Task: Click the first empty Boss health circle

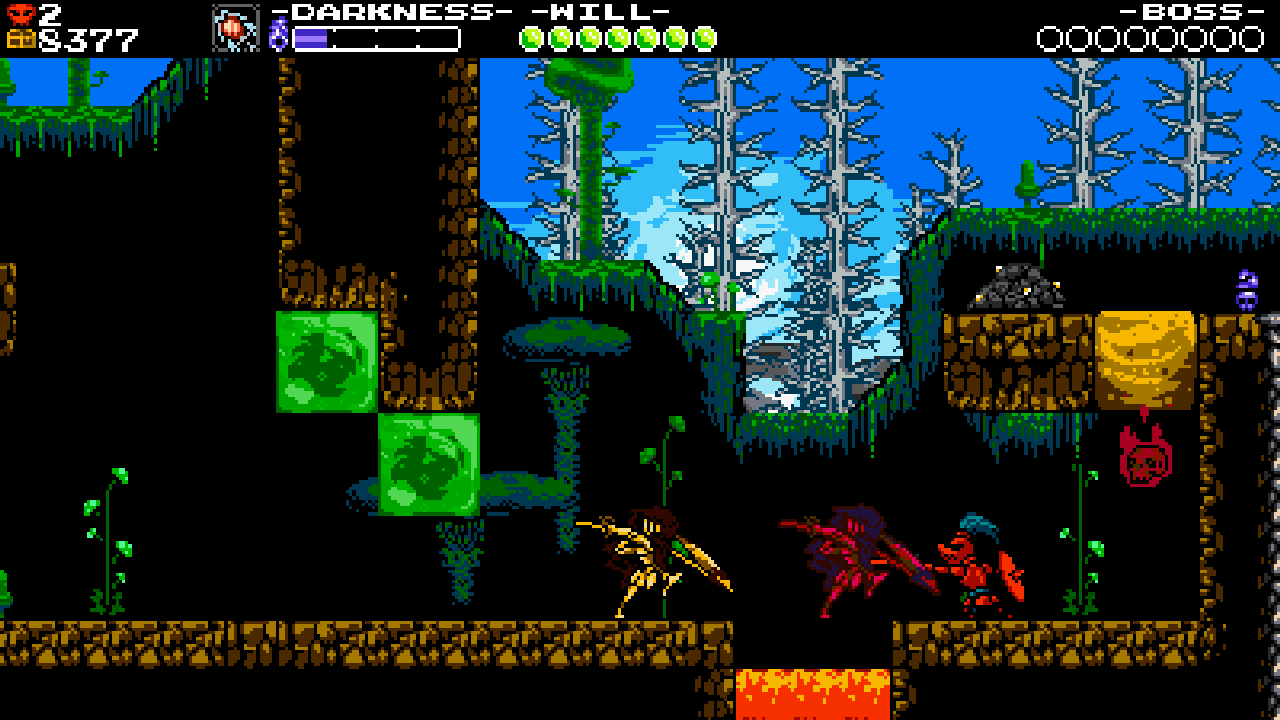Action: pyautogui.click(x=1050, y=38)
